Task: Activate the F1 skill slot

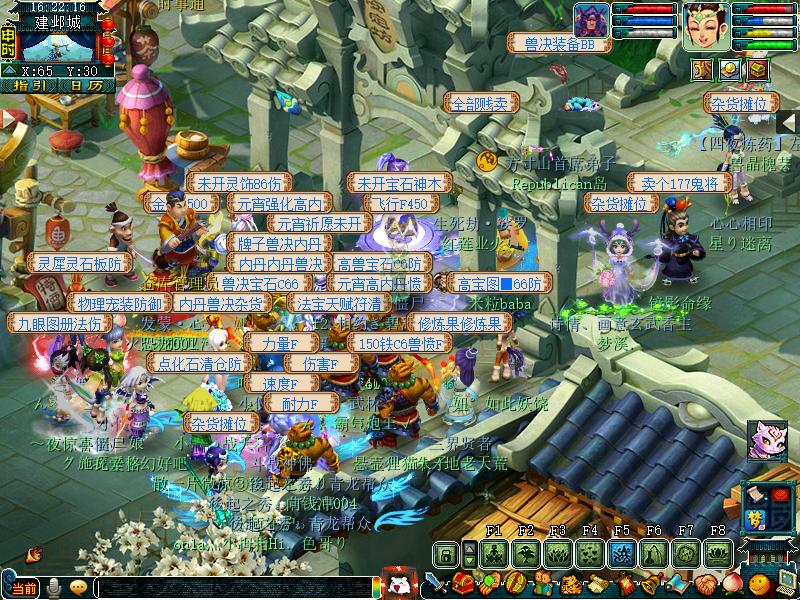Action: 493,553
